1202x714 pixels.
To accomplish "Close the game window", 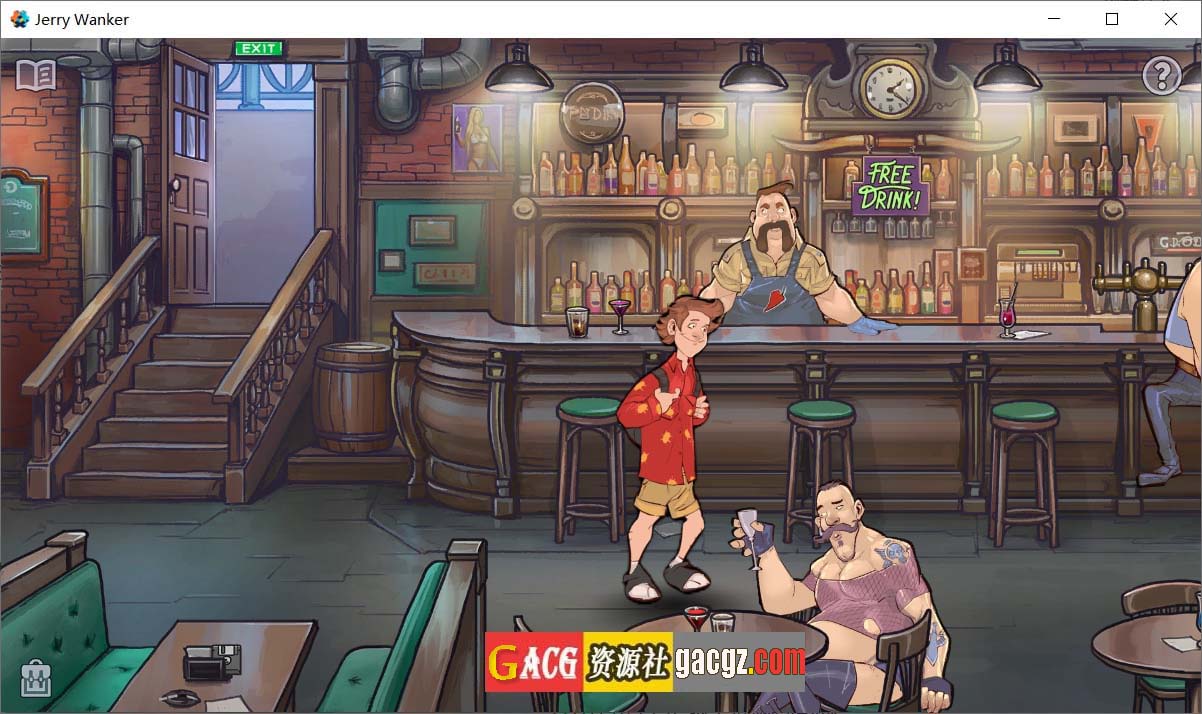I will point(1171,19).
